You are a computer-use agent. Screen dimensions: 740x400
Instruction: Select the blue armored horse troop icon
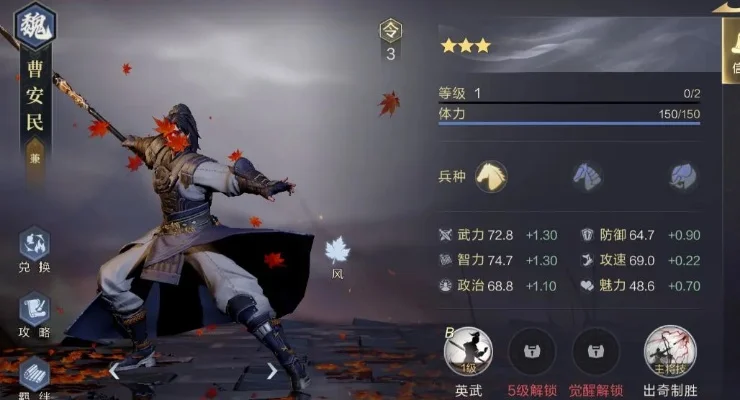[586, 176]
